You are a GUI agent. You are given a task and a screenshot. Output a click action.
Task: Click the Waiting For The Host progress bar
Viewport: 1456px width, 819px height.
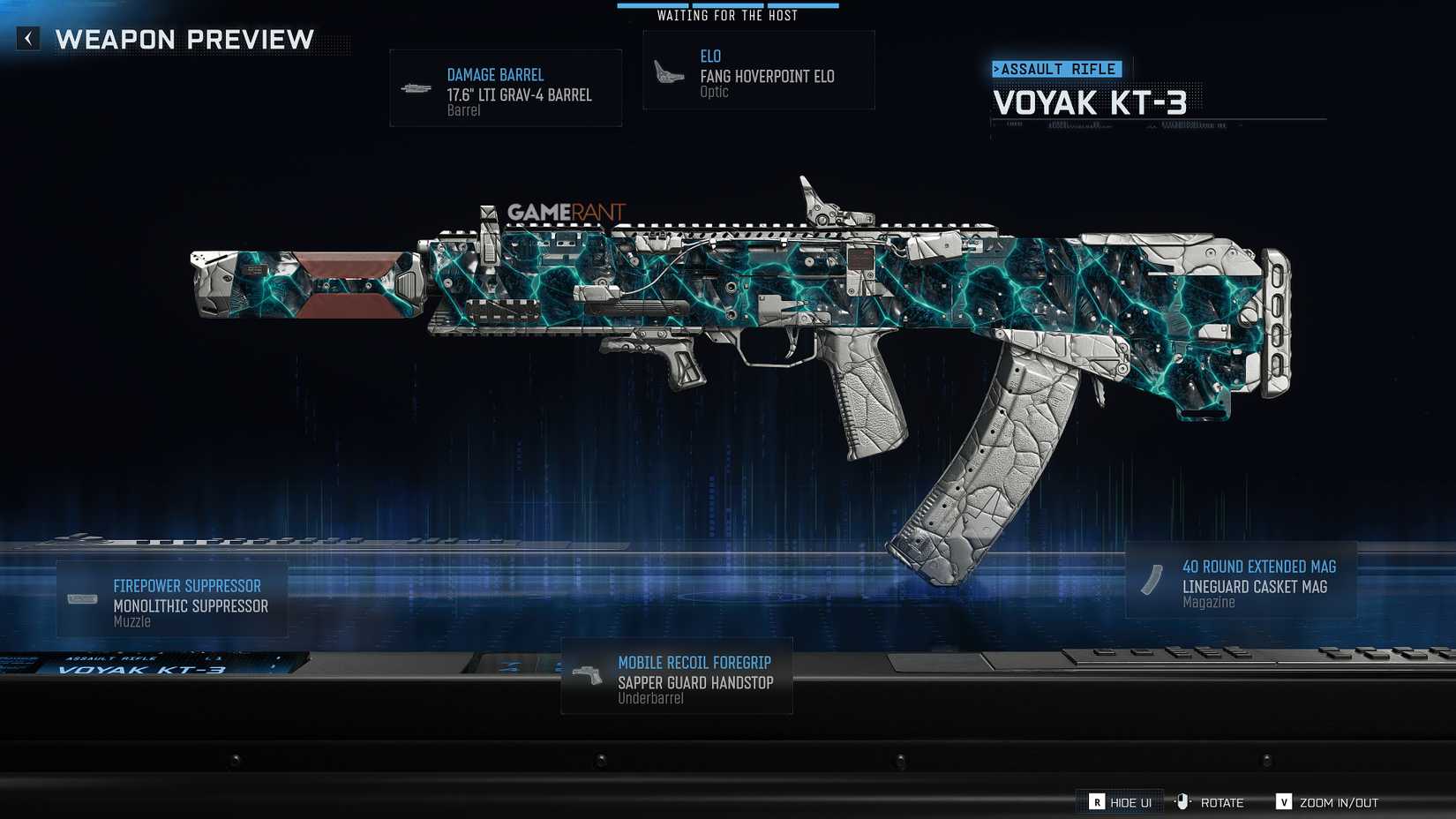pyautogui.click(x=727, y=5)
